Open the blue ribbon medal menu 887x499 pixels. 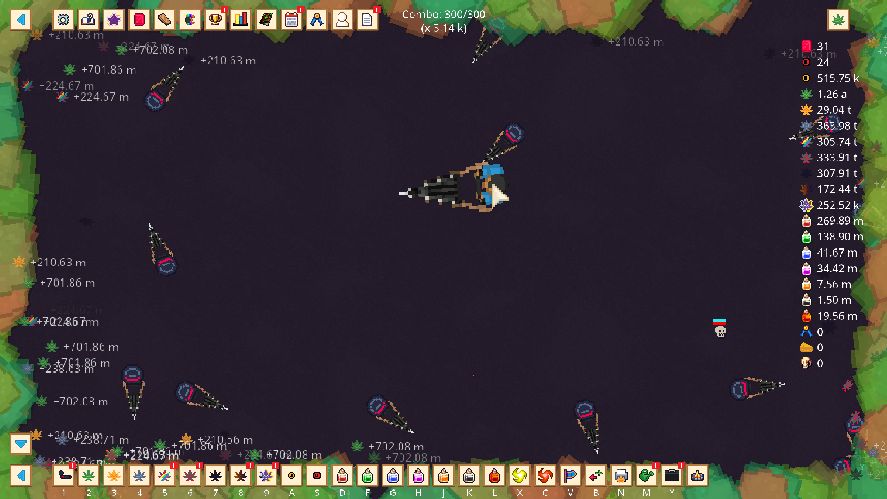tap(317, 19)
